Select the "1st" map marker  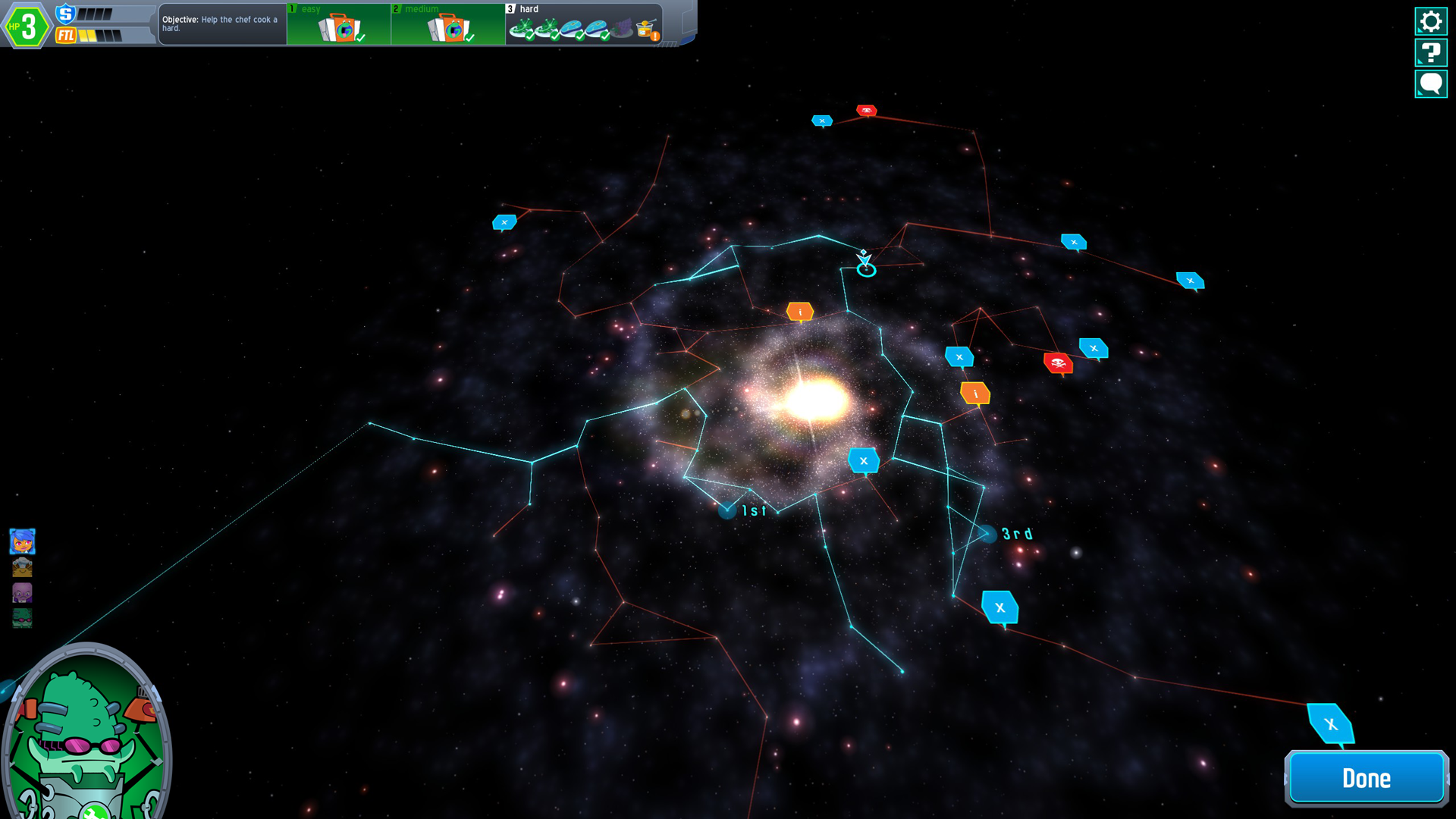click(x=727, y=511)
